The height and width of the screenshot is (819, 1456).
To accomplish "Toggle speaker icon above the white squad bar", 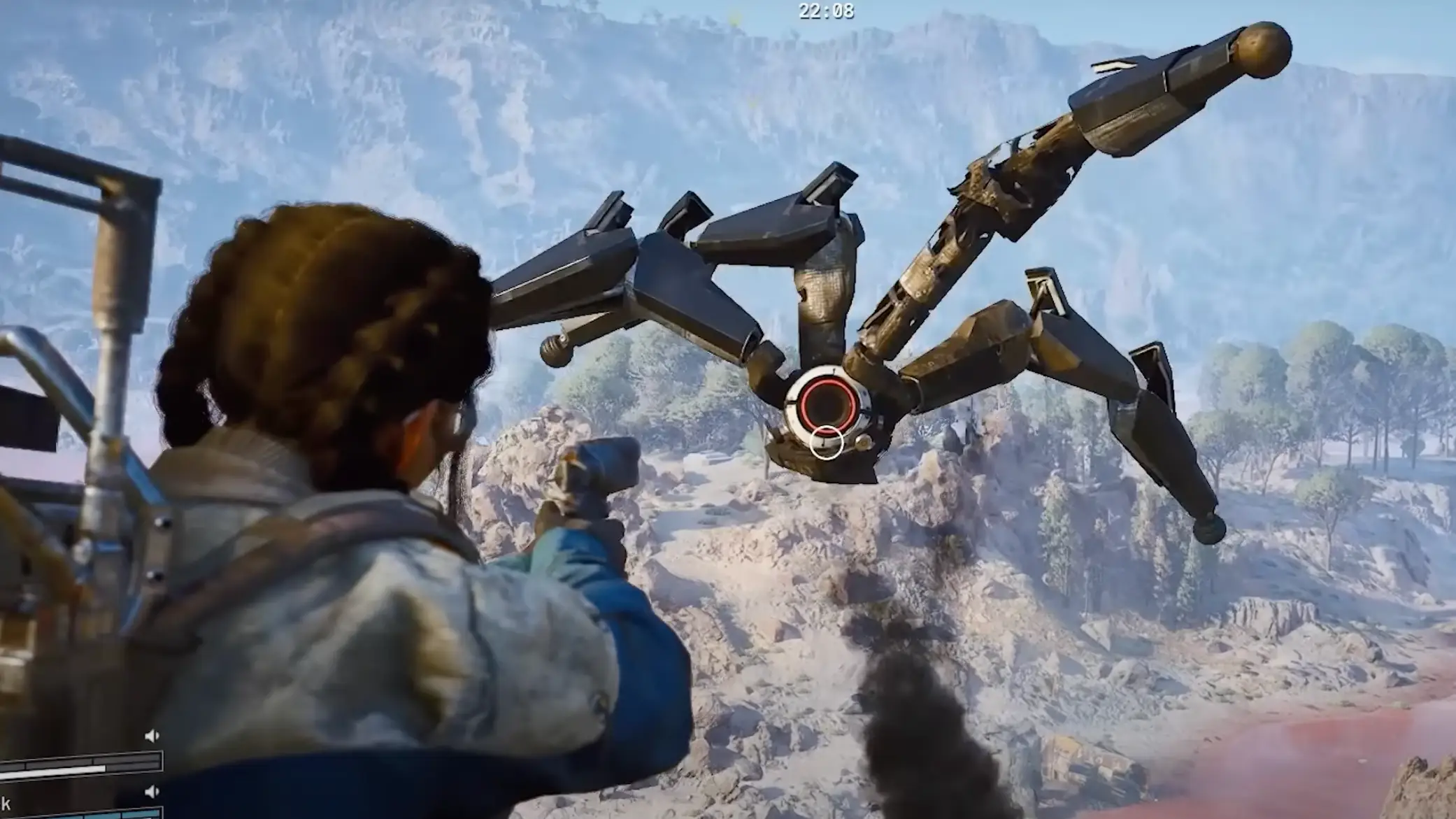I will 152,736.
